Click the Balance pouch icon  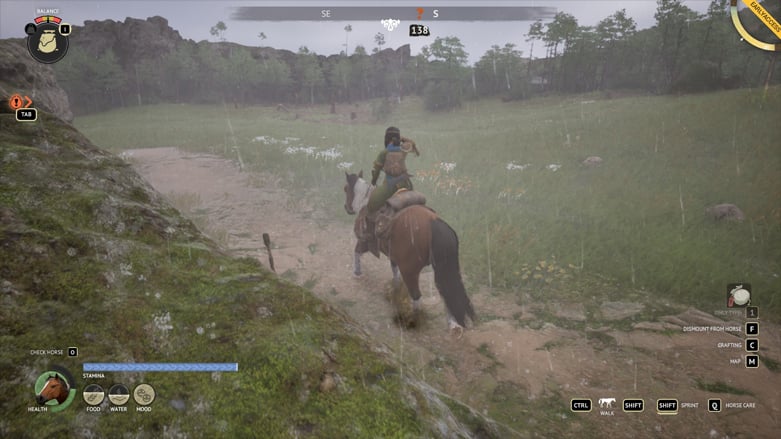pos(46,42)
